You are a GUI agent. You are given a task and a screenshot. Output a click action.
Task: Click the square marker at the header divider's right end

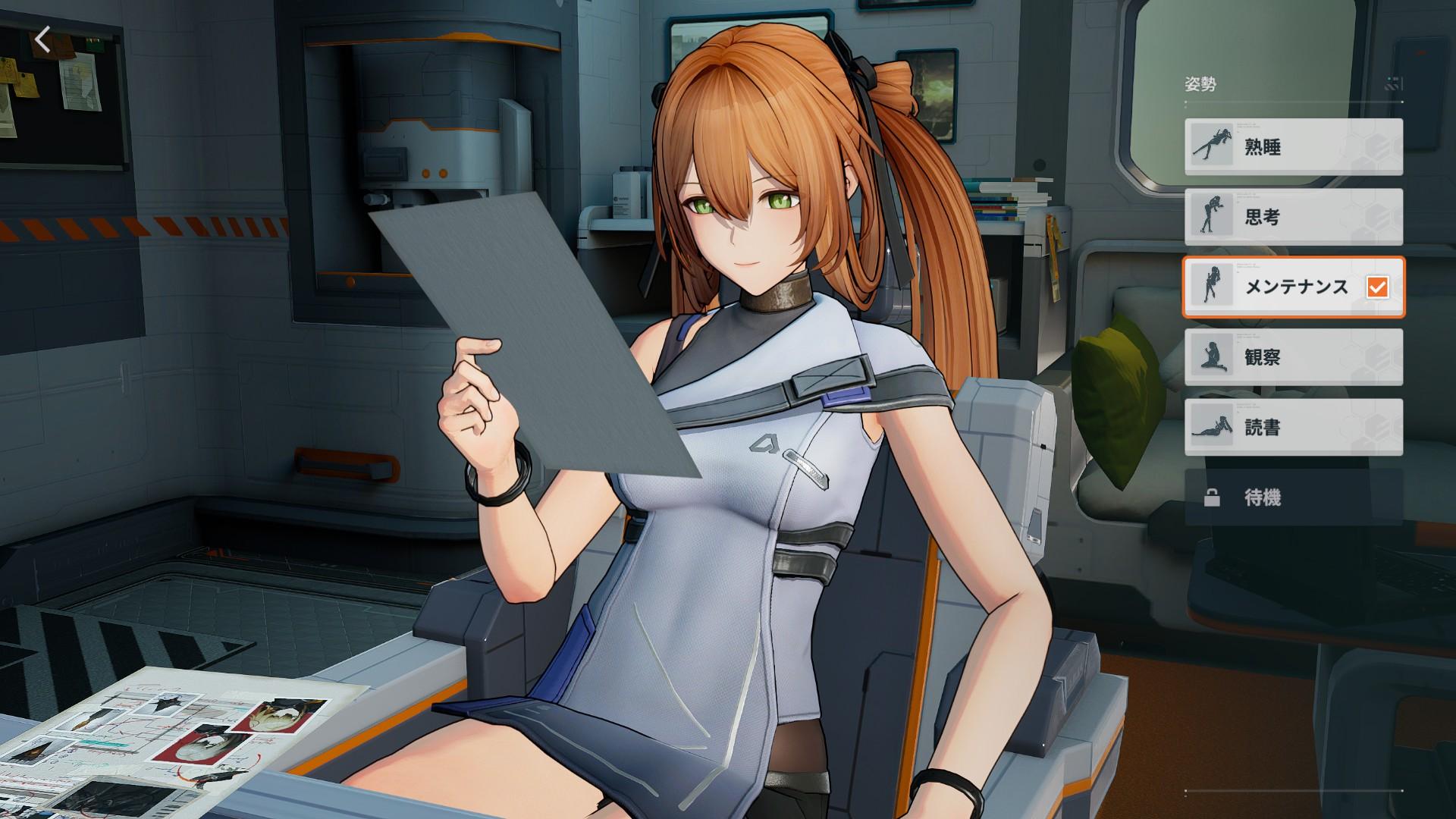click(x=1402, y=102)
